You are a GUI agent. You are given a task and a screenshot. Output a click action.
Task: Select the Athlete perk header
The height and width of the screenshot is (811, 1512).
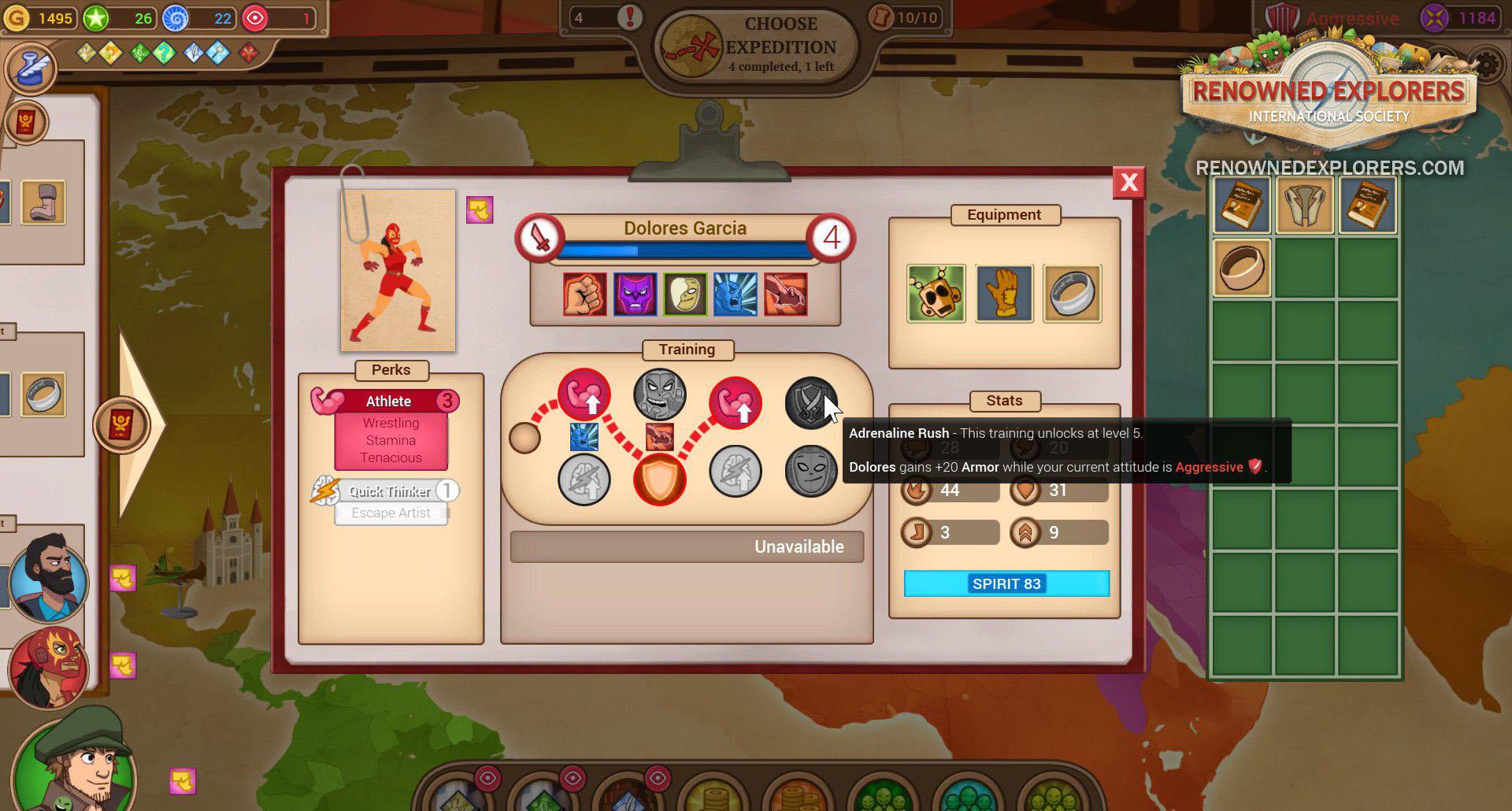coord(388,401)
